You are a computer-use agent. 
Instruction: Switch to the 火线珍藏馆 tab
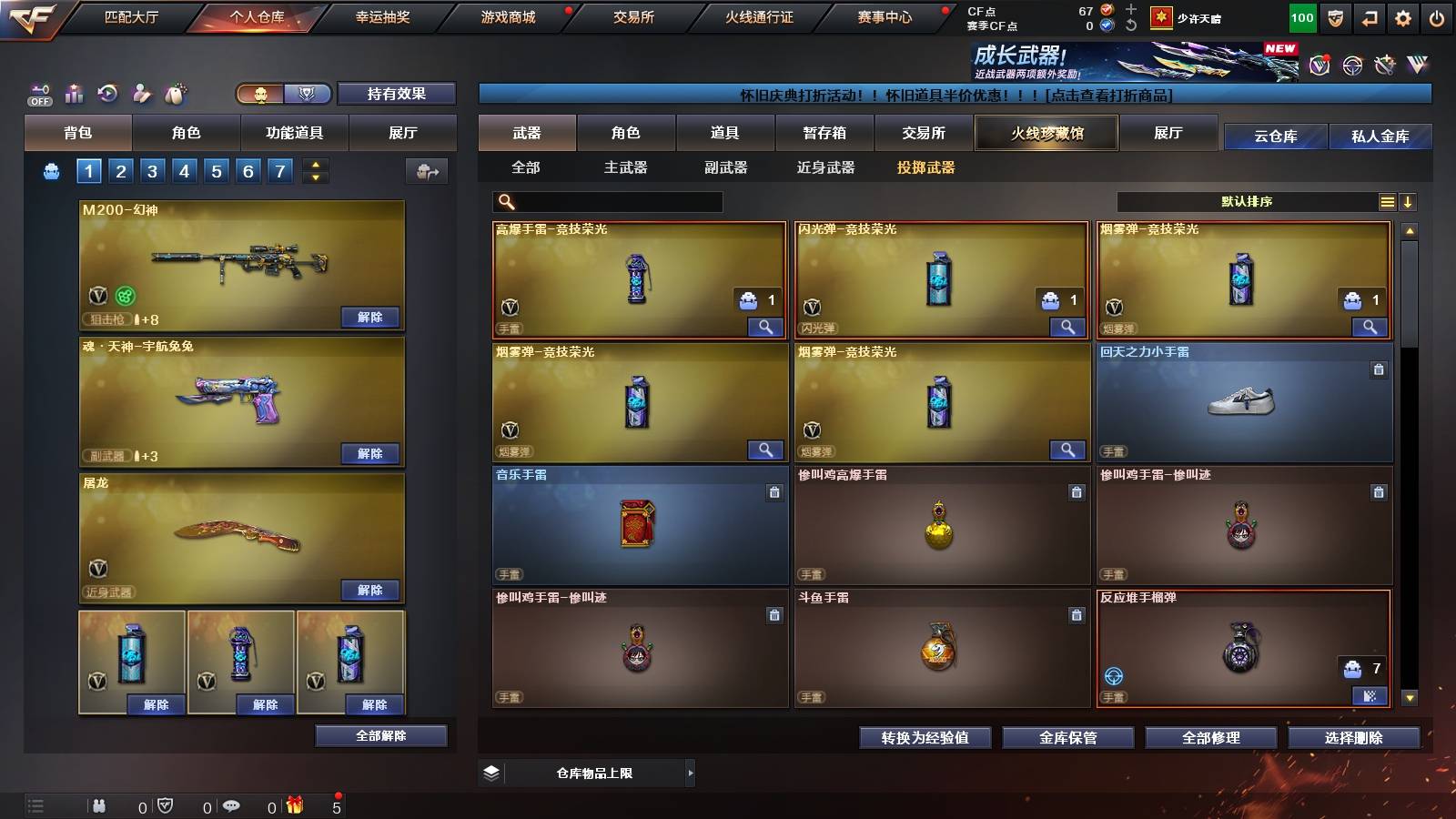[x=1046, y=133]
